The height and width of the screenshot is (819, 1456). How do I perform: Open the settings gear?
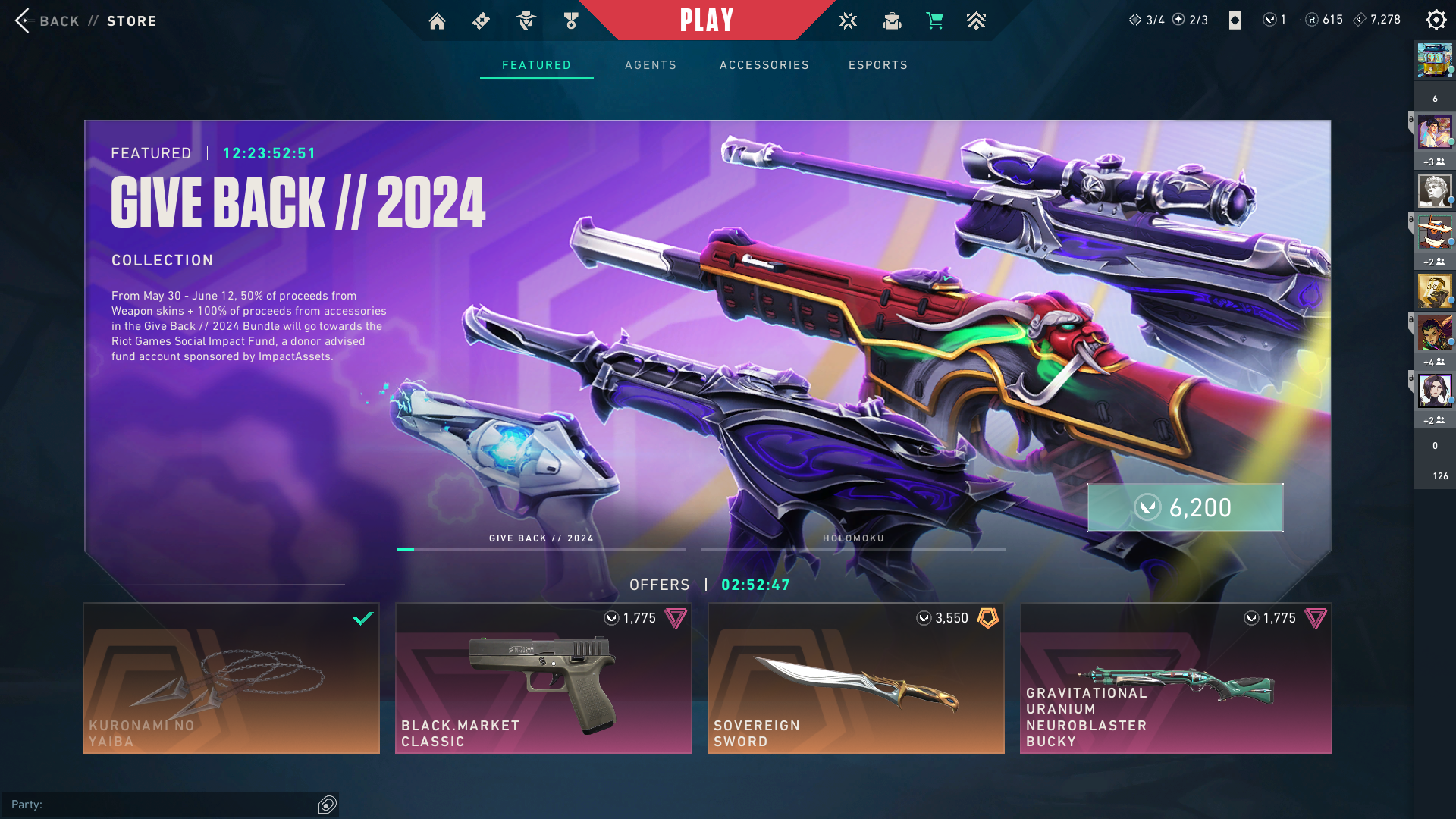(1436, 20)
